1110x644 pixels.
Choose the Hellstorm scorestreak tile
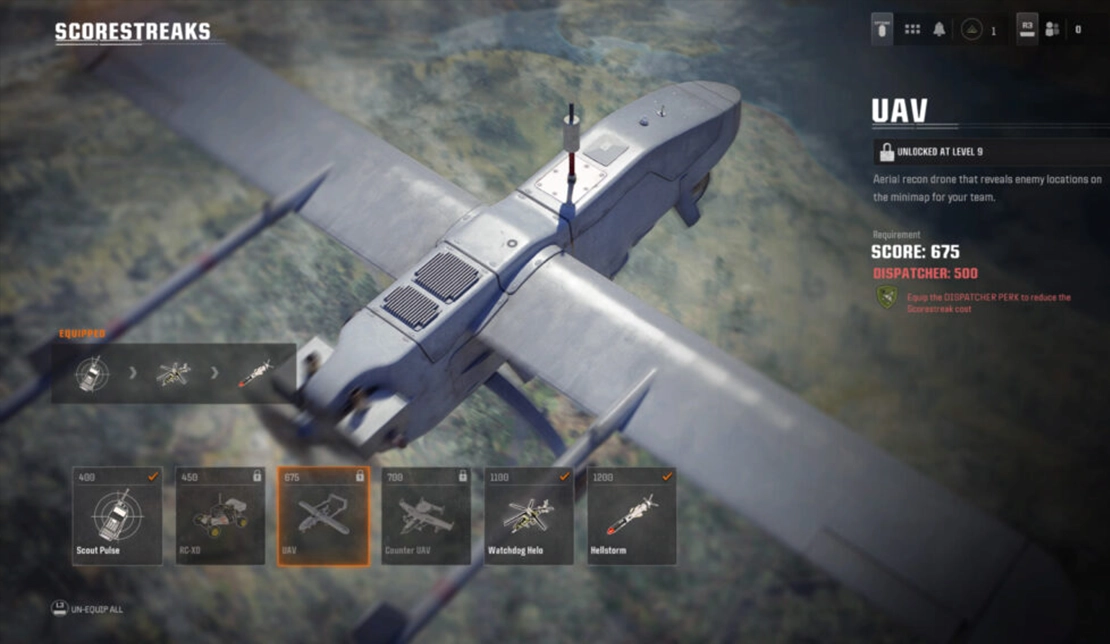[632, 515]
